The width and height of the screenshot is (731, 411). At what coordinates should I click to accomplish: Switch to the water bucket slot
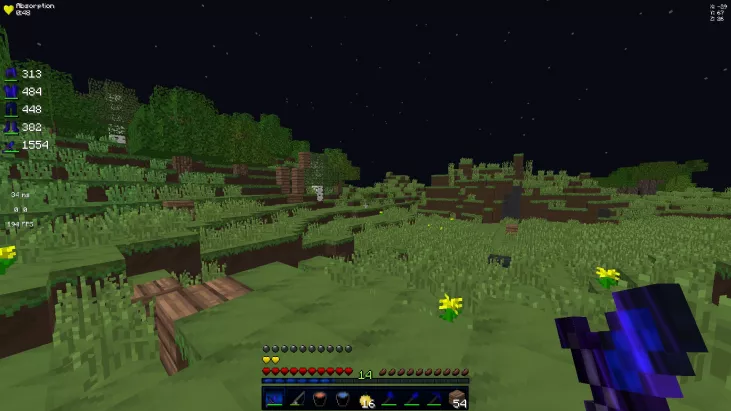point(343,399)
